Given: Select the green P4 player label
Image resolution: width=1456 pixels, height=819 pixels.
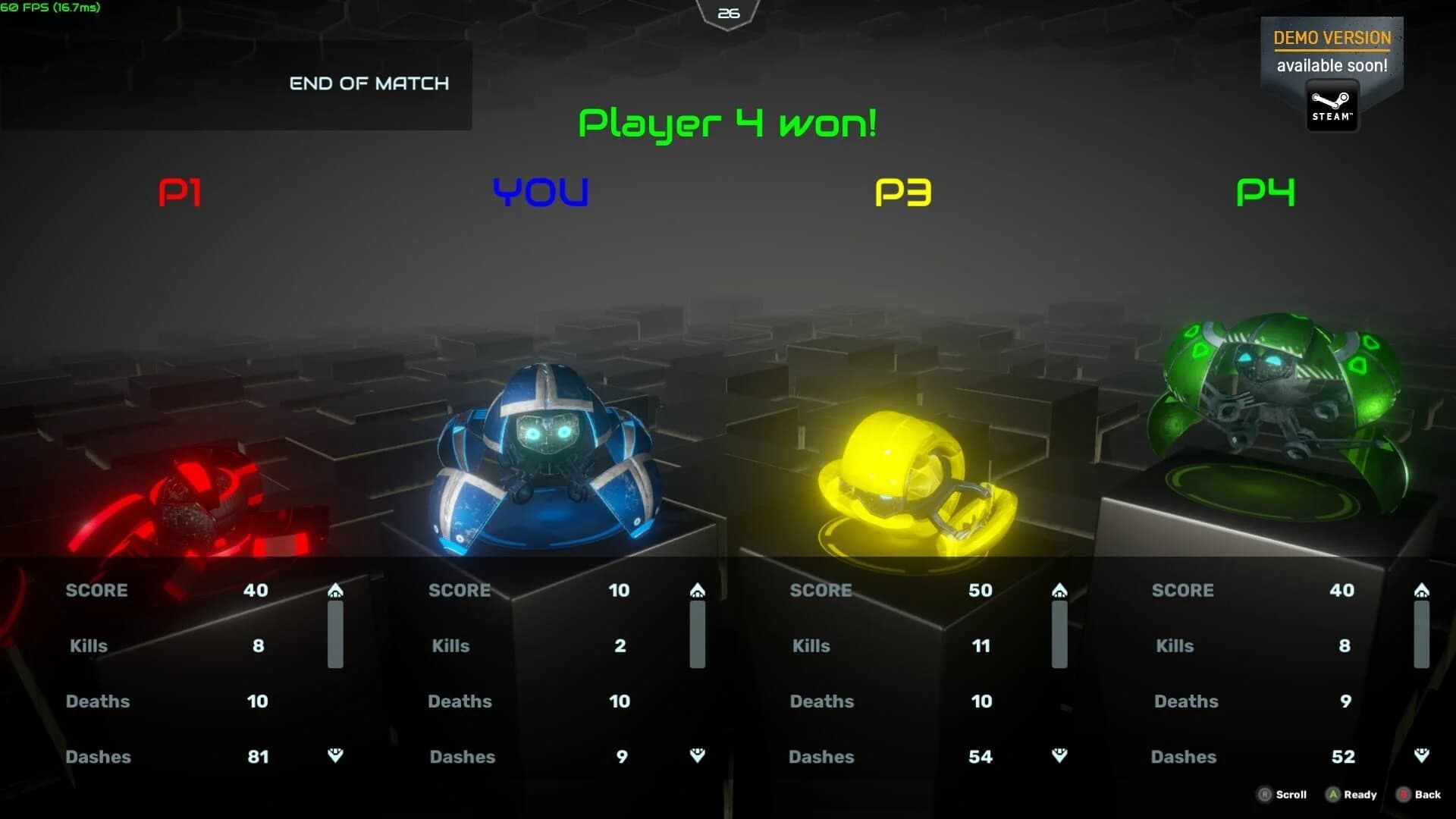Looking at the screenshot, I should [1265, 193].
